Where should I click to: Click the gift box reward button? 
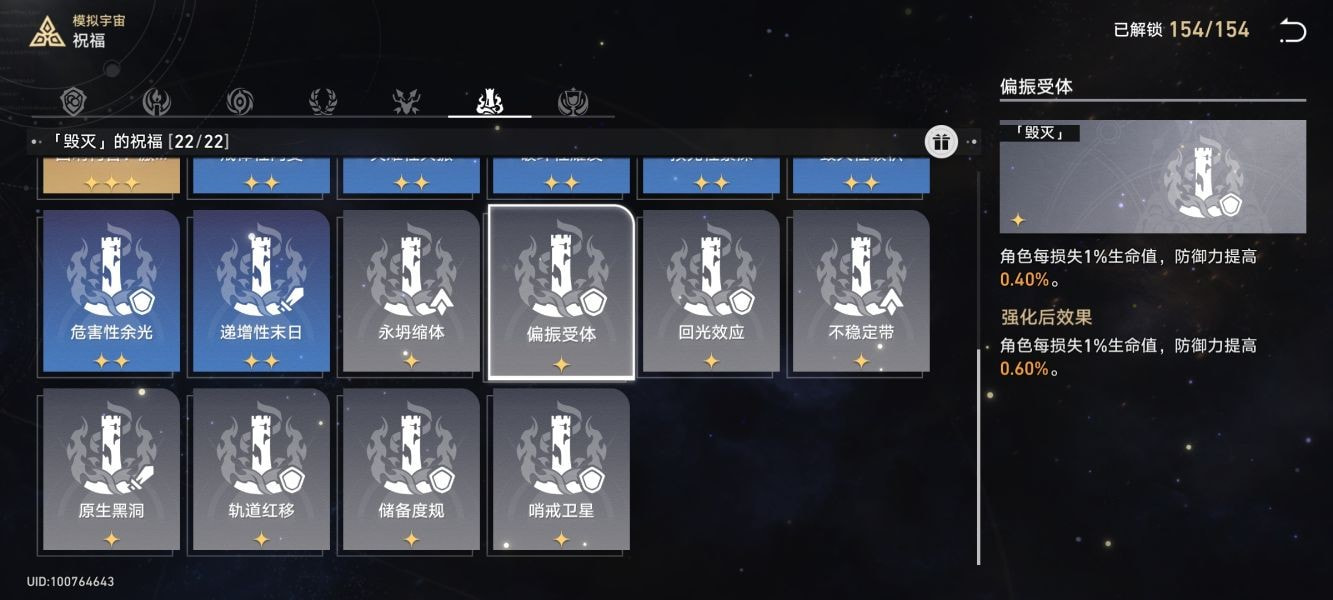point(940,142)
